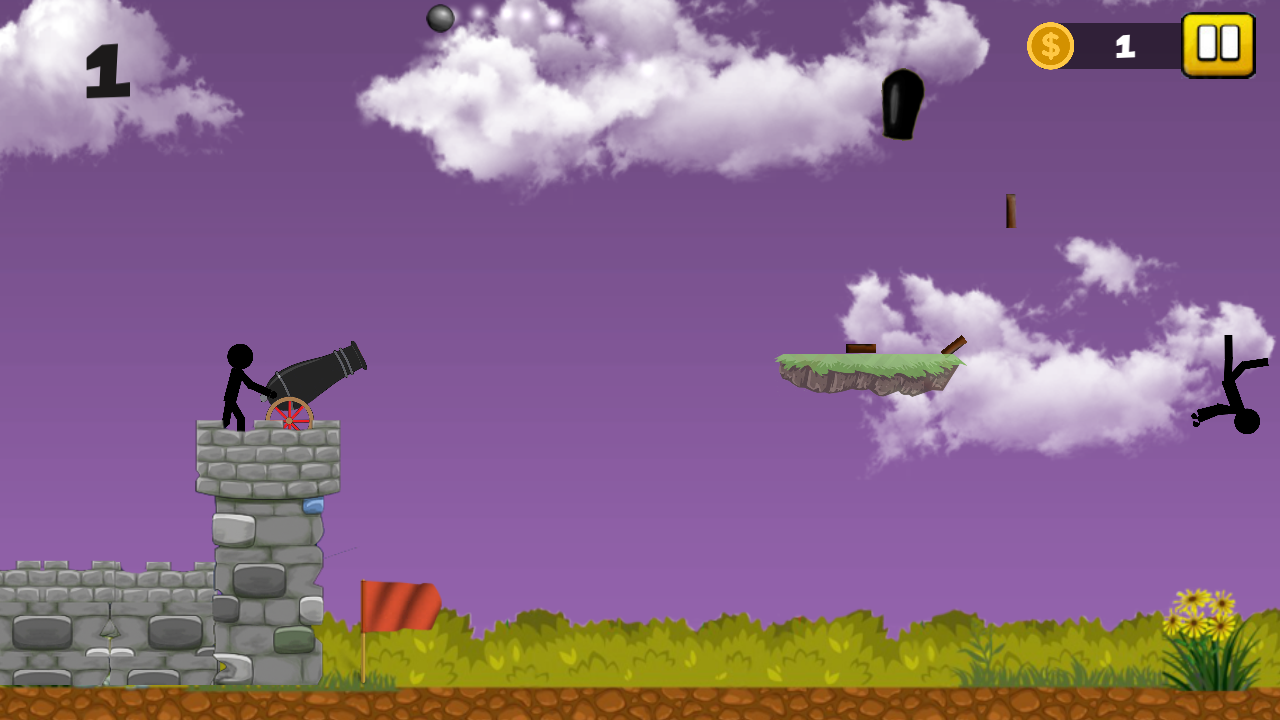Tap the falling black barrel in the sky
The height and width of the screenshot is (720, 1280).
pos(903,104)
